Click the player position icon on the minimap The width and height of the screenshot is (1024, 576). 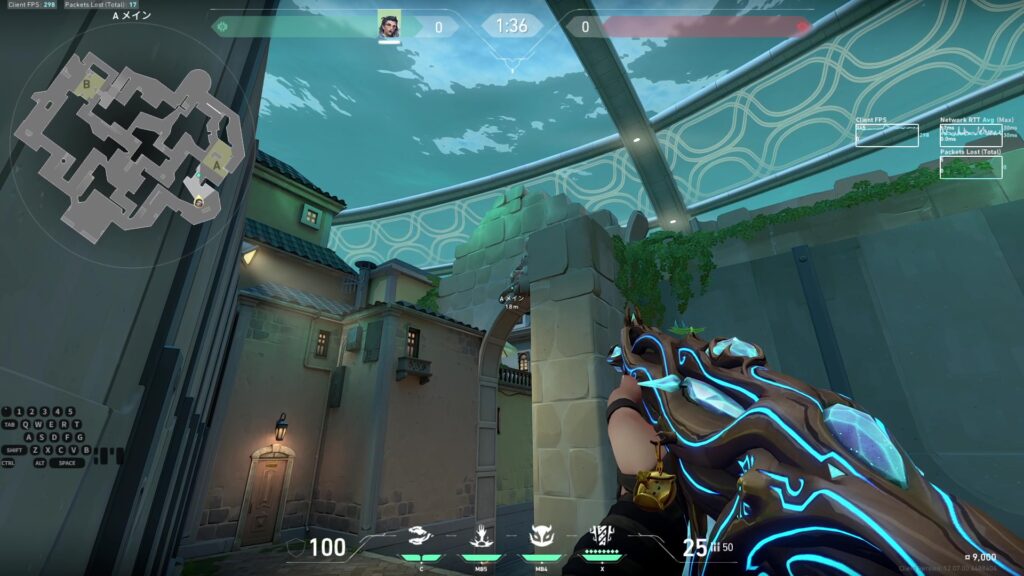[199, 202]
